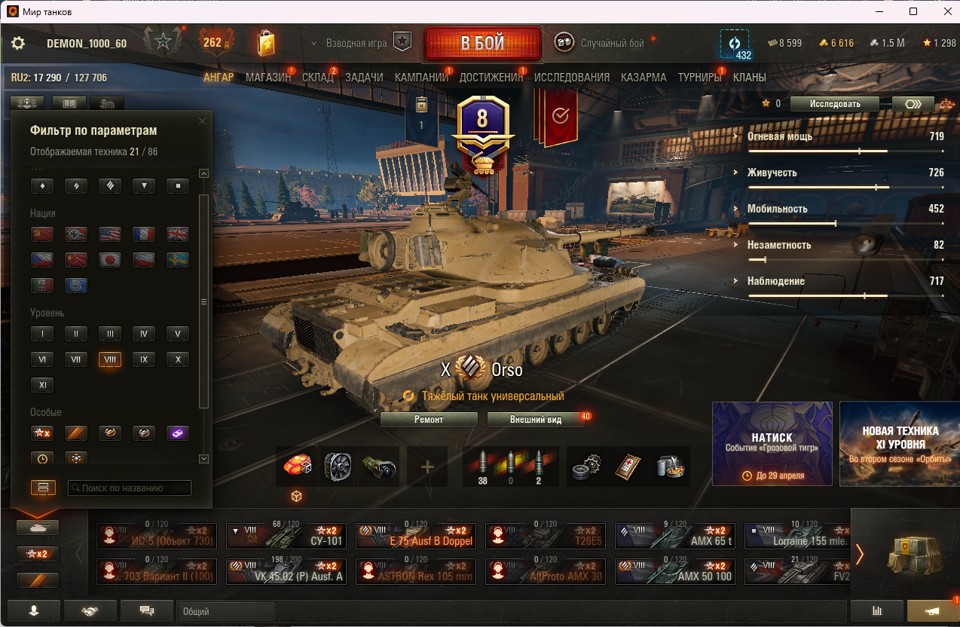Open the game settings gear menu
The height and width of the screenshot is (627, 960).
(18, 43)
